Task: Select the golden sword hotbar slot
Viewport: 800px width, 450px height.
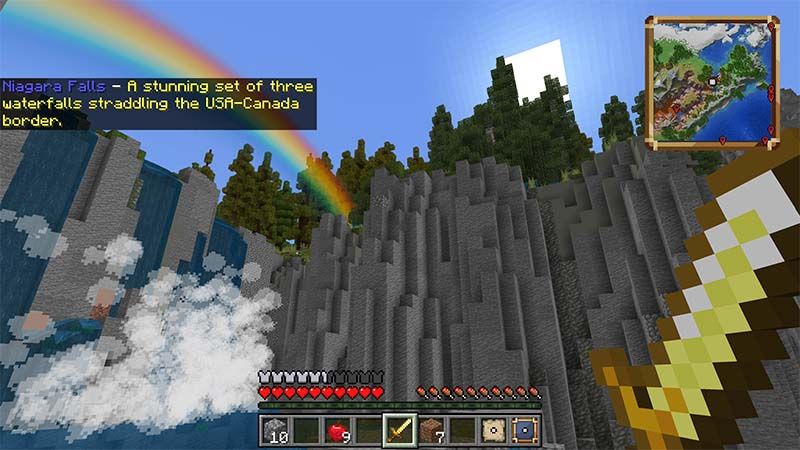Action: click(x=400, y=431)
